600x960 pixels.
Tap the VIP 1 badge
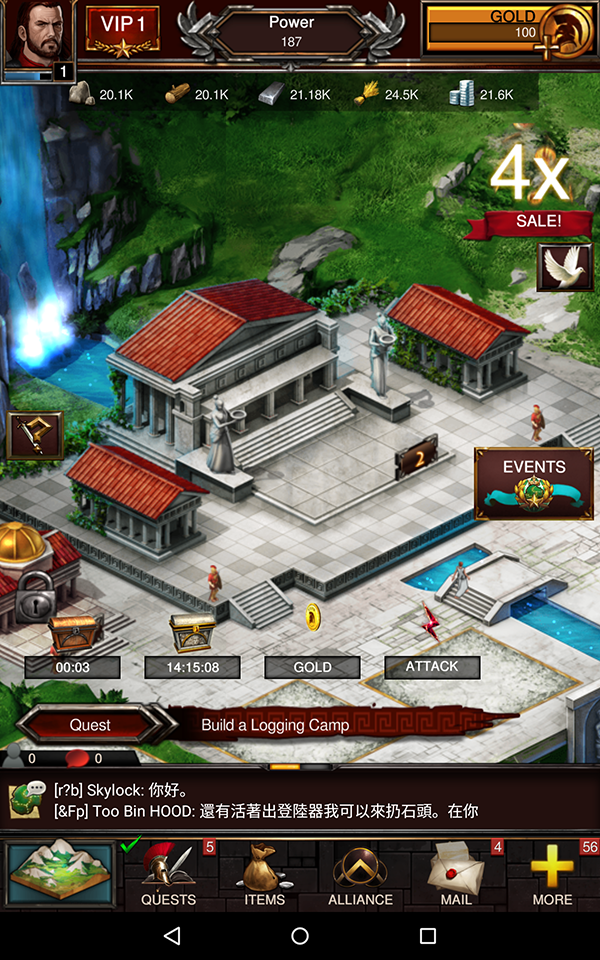tap(123, 32)
